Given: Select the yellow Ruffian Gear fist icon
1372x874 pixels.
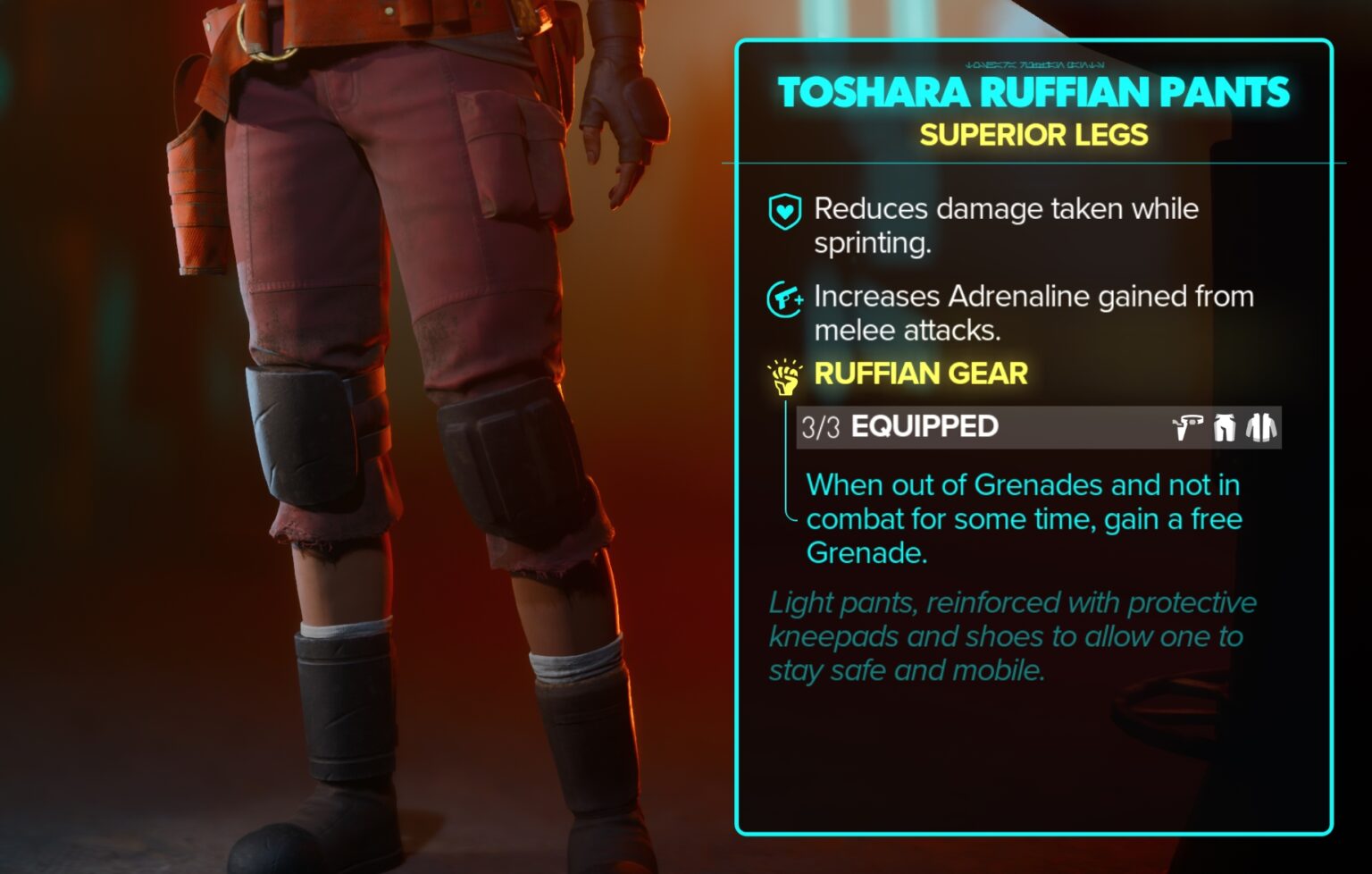Looking at the screenshot, I should tap(783, 375).
